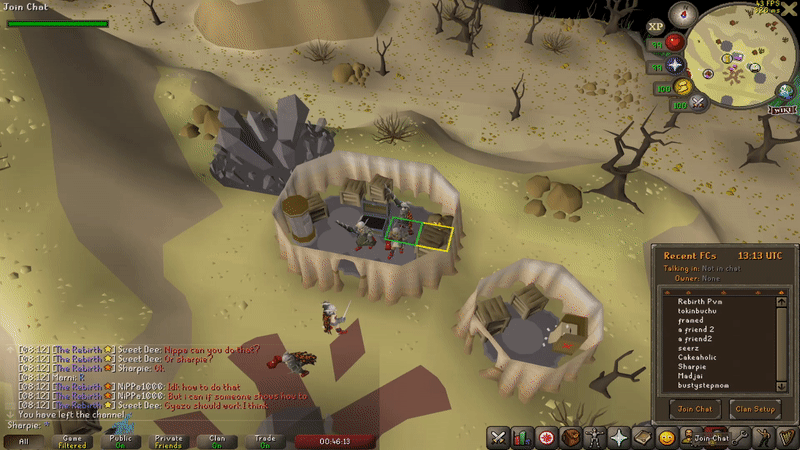800x450 pixels.
Task: Select the Private chat tab
Action: [169, 440]
